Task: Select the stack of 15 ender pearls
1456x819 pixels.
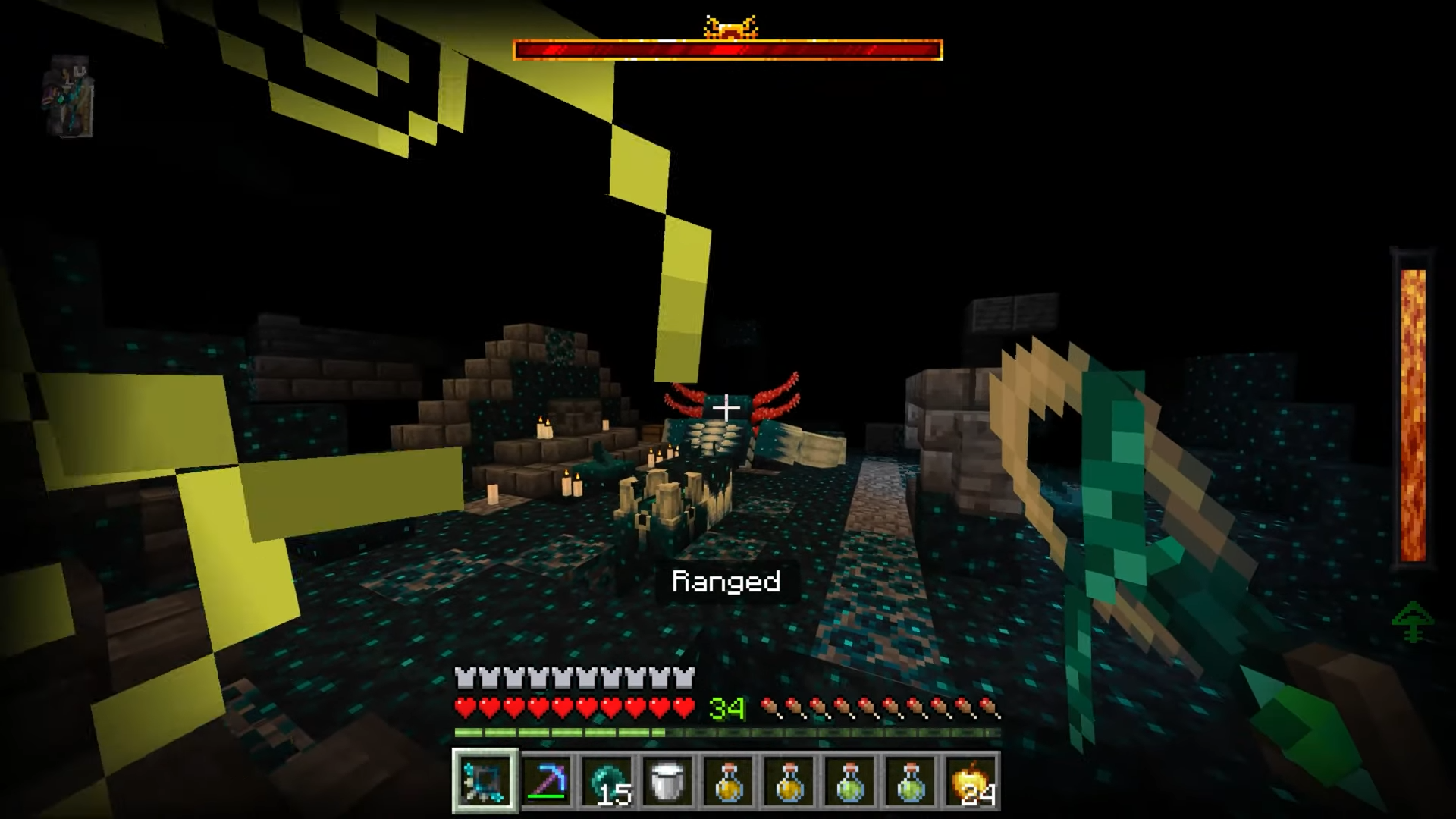Action: pos(607,780)
